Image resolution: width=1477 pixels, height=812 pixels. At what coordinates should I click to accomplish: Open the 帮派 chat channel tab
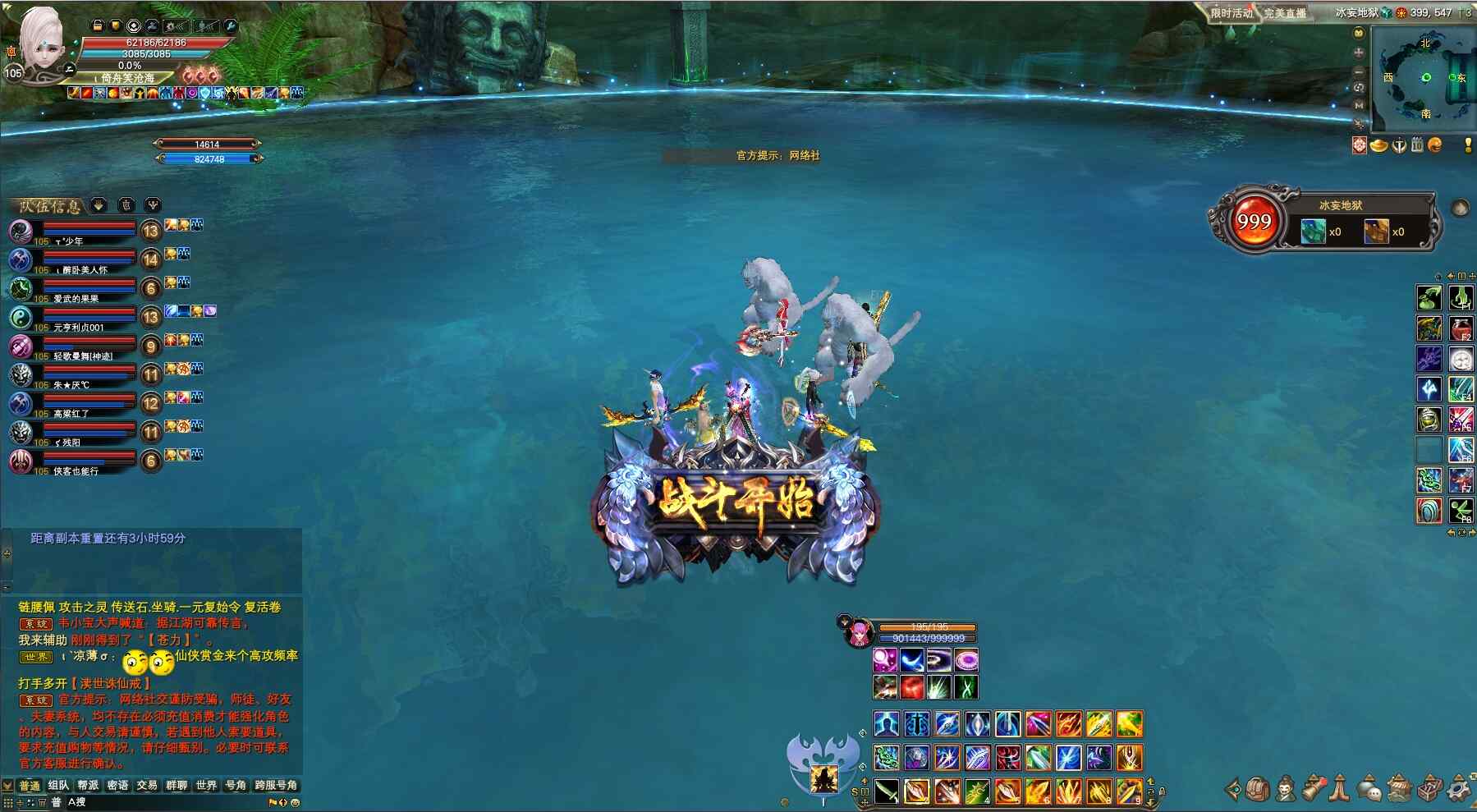[x=88, y=786]
